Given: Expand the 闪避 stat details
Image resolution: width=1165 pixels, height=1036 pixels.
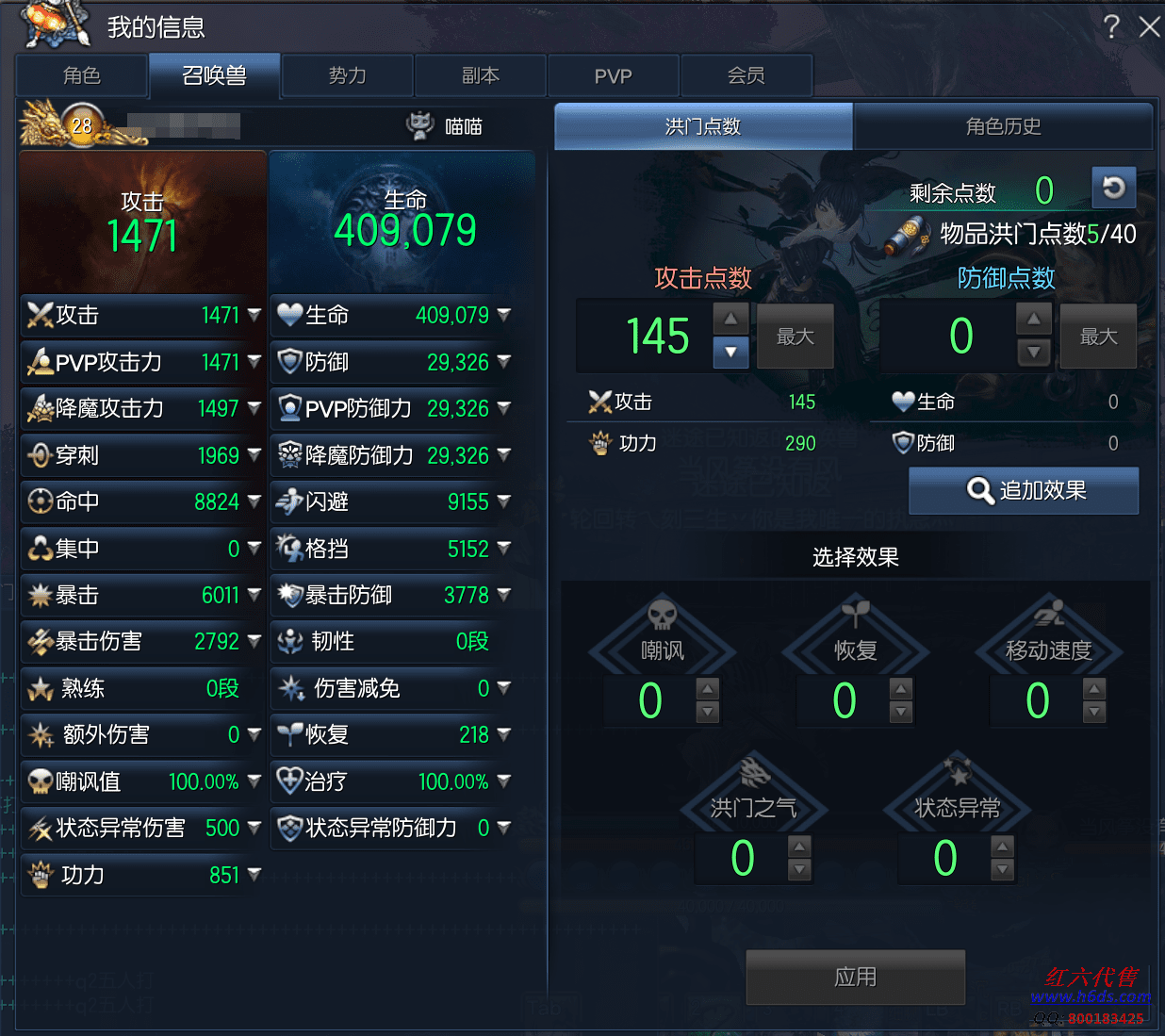Looking at the screenshot, I should pyautogui.click(x=504, y=501).
